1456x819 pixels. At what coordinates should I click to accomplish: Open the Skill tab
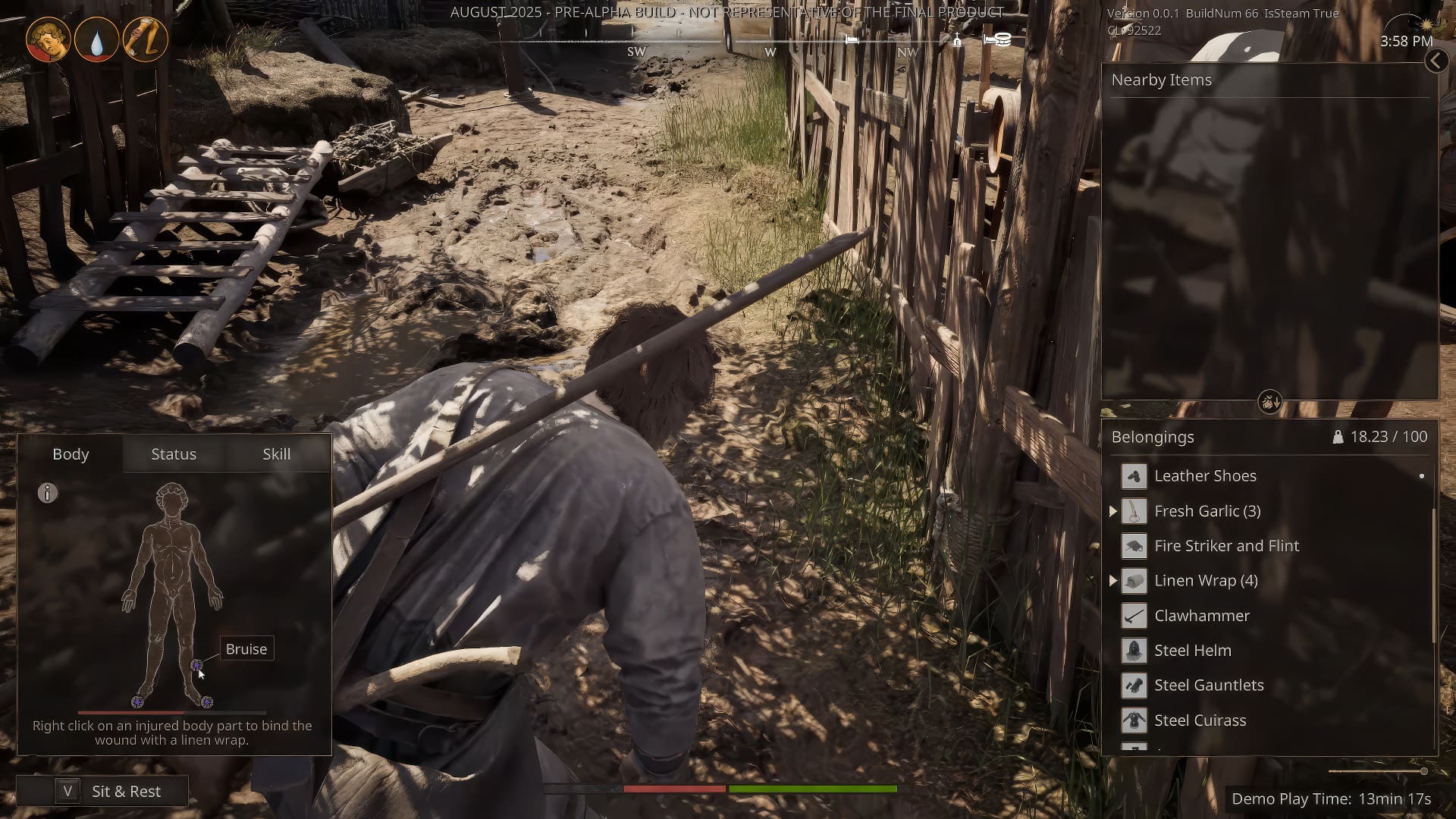(276, 453)
